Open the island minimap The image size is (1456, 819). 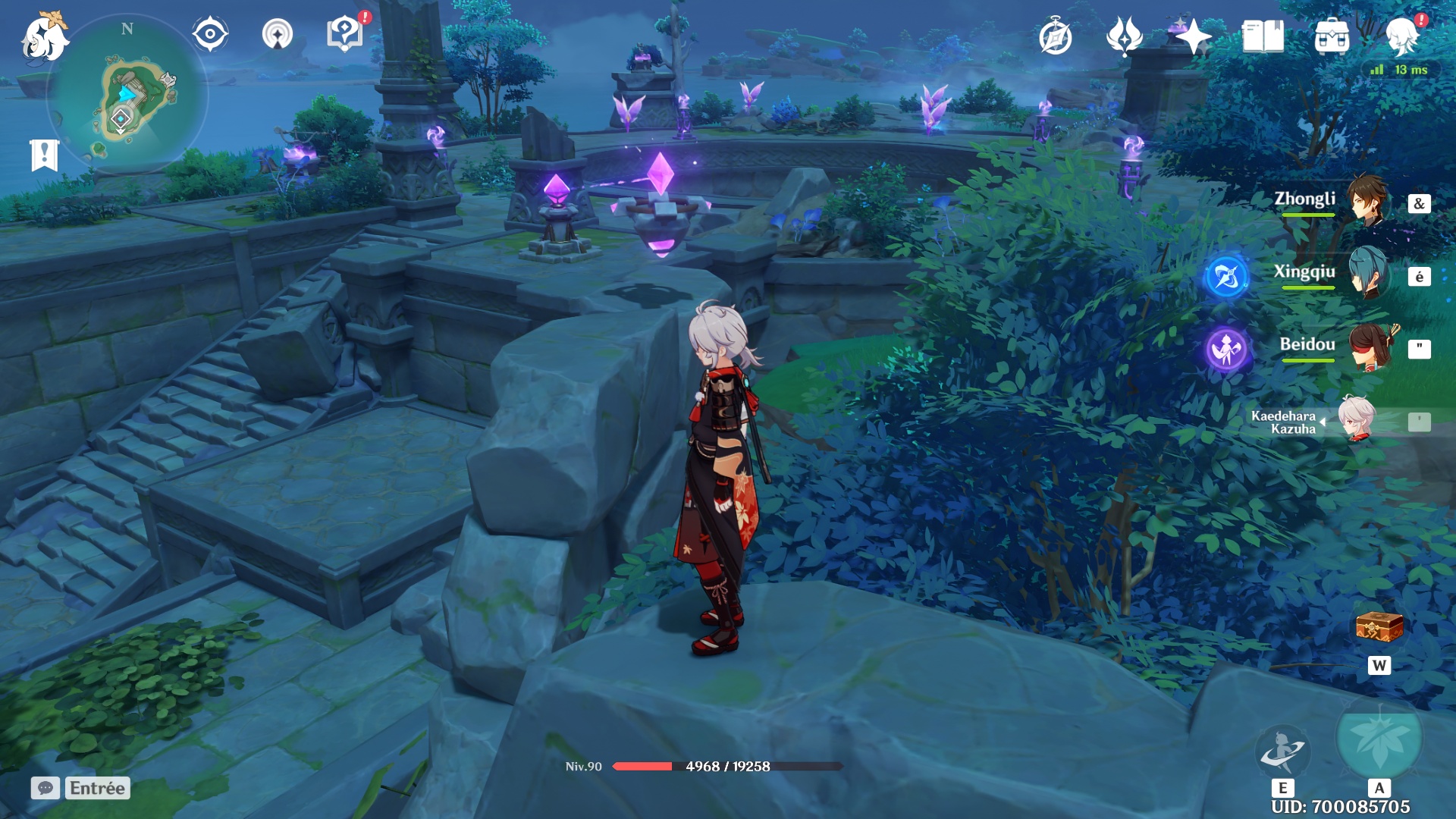(x=127, y=95)
